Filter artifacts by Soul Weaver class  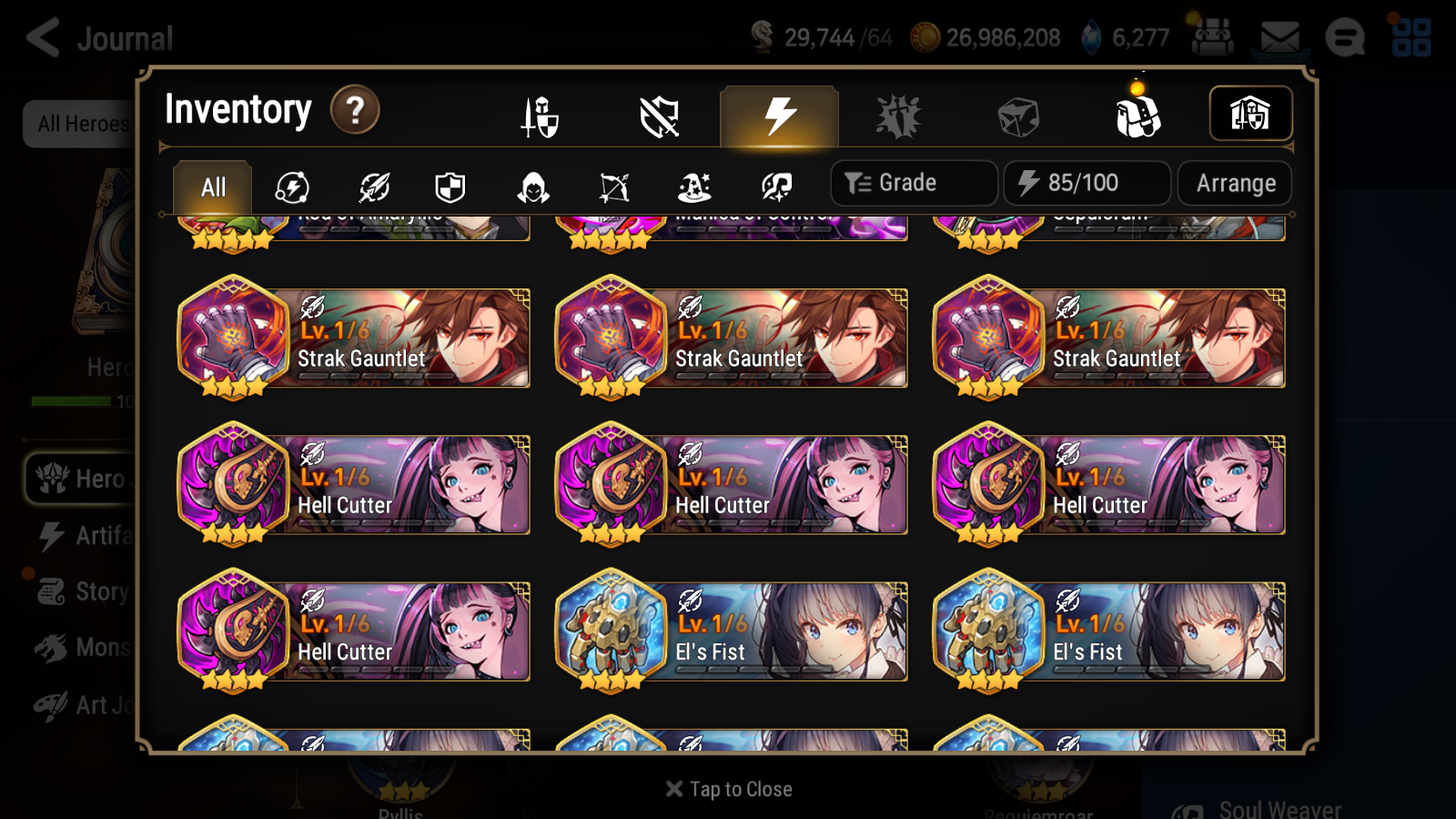[775, 187]
